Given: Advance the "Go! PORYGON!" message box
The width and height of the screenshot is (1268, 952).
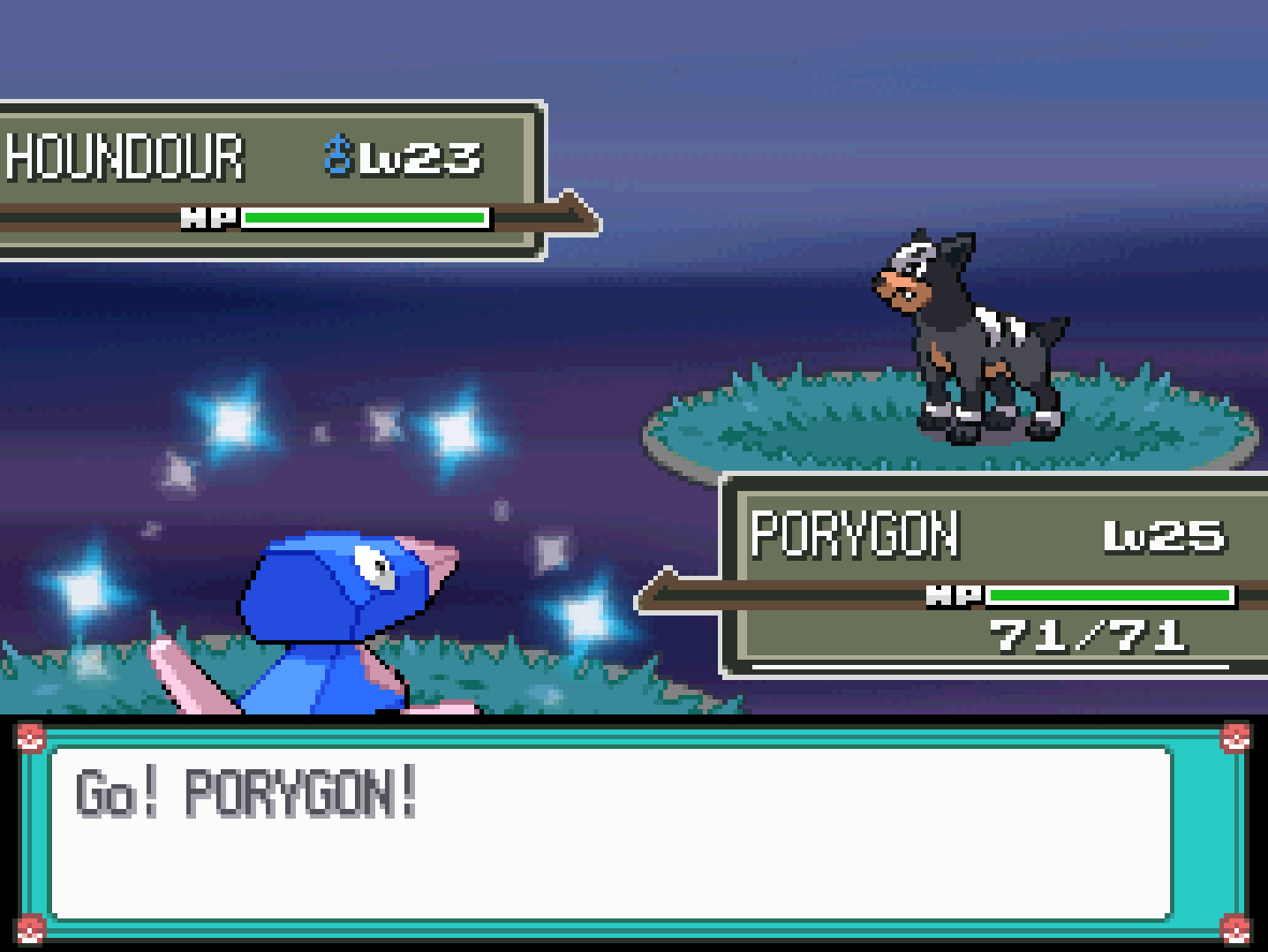Looking at the screenshot, I should click(x=611, y=832).
